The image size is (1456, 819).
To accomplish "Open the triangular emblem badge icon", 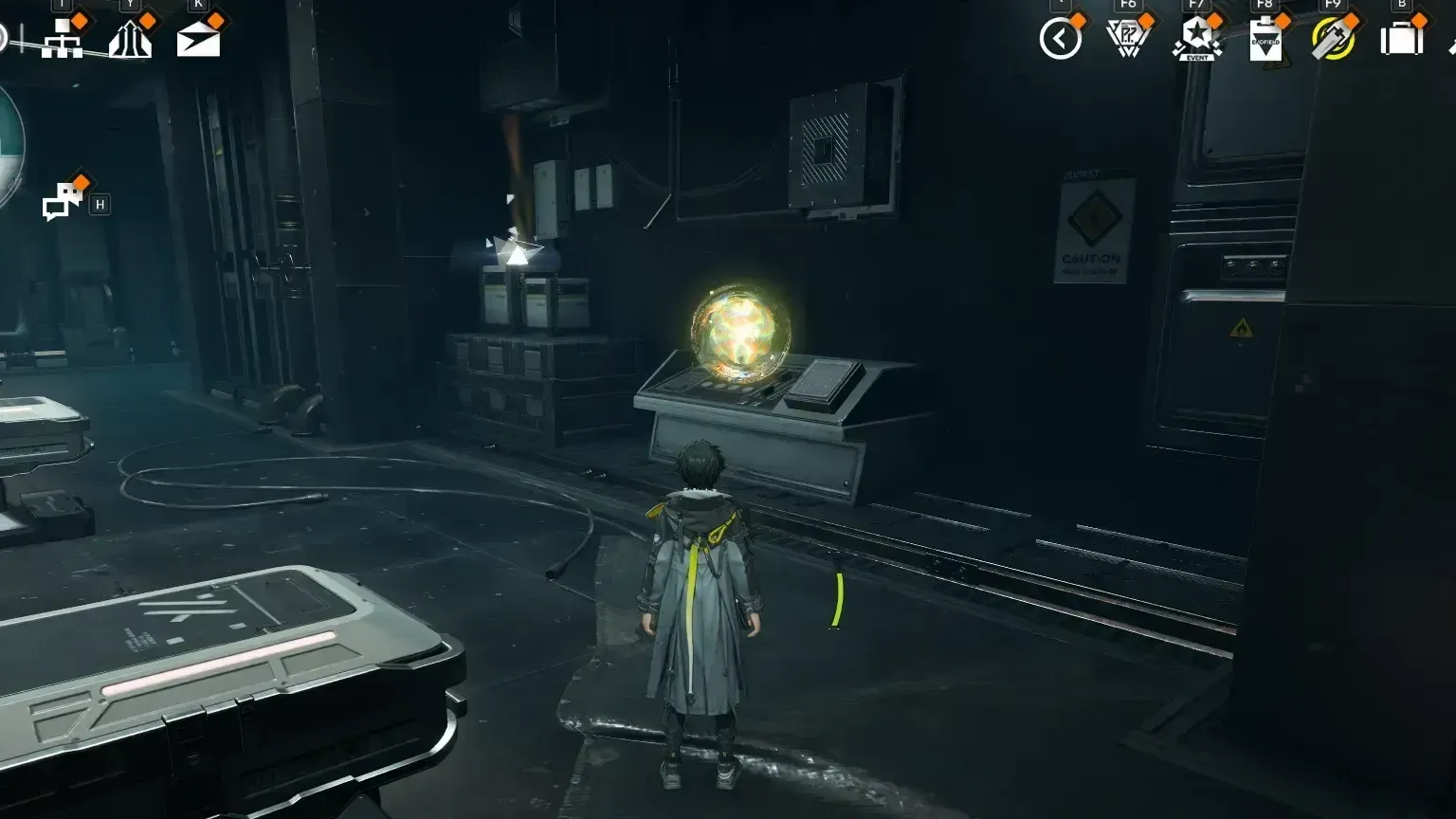I will coord(1130,38).
